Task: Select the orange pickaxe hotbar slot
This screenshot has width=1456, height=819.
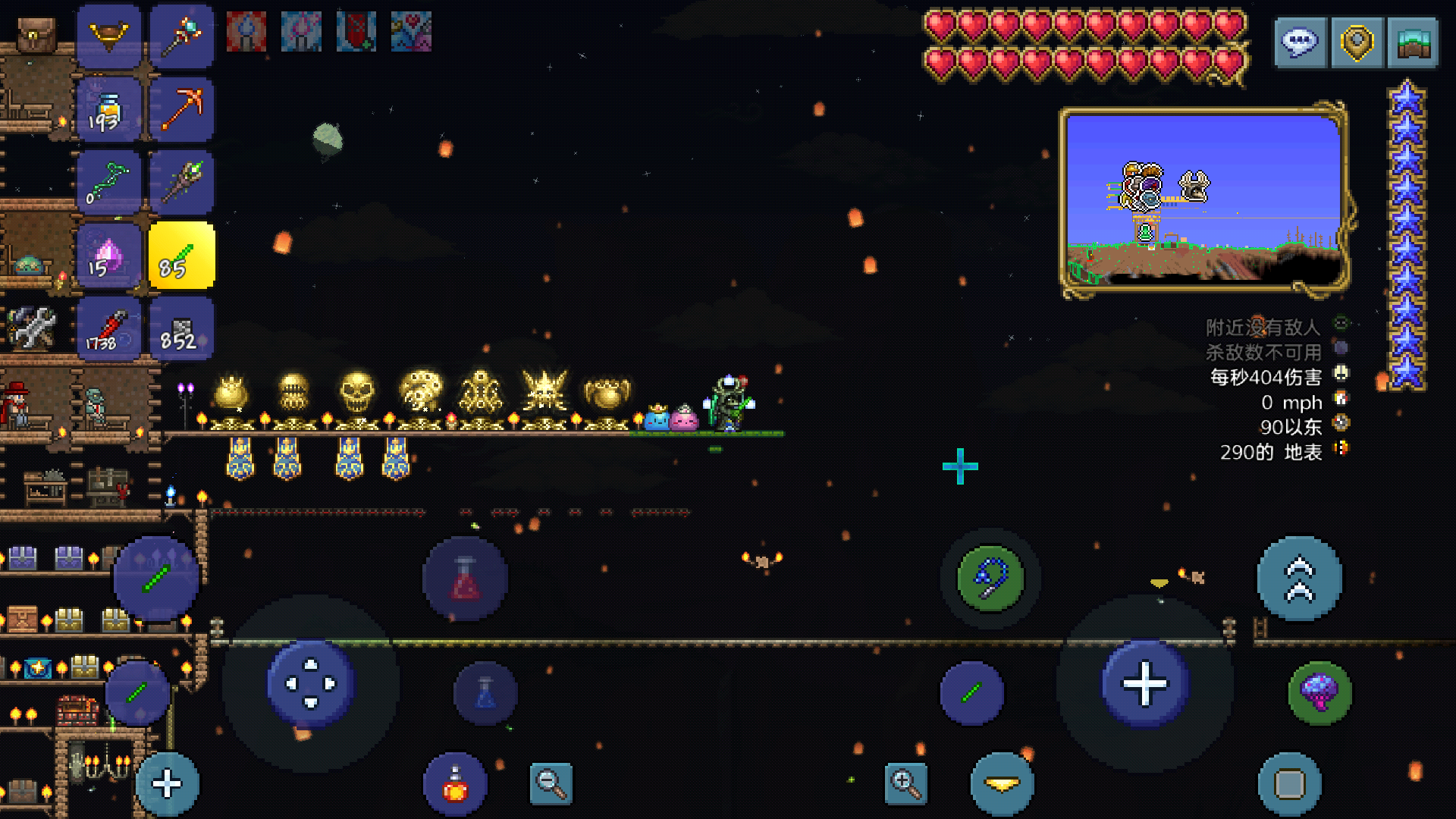Action: click(x=181, y=109)
